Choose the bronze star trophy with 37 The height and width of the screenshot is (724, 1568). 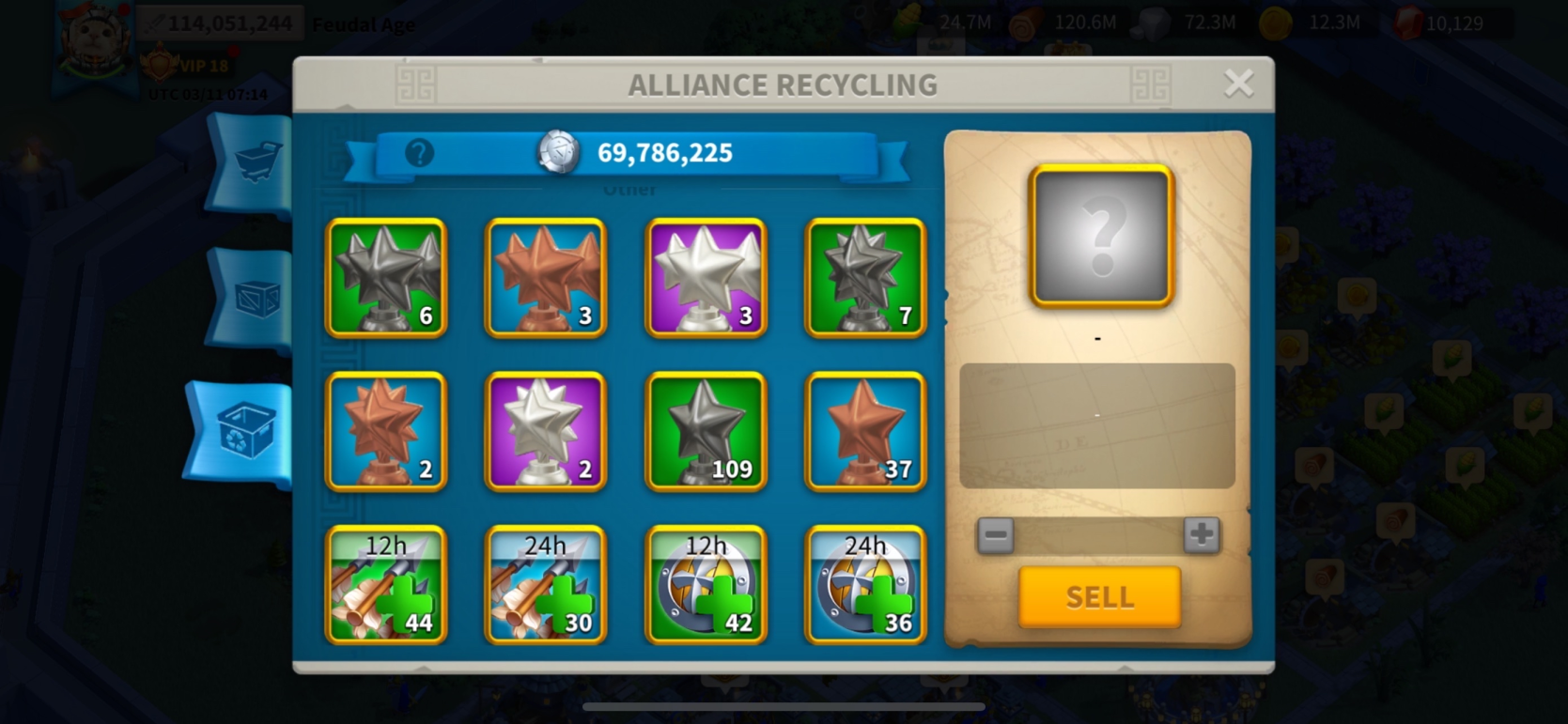coord(865,431)
